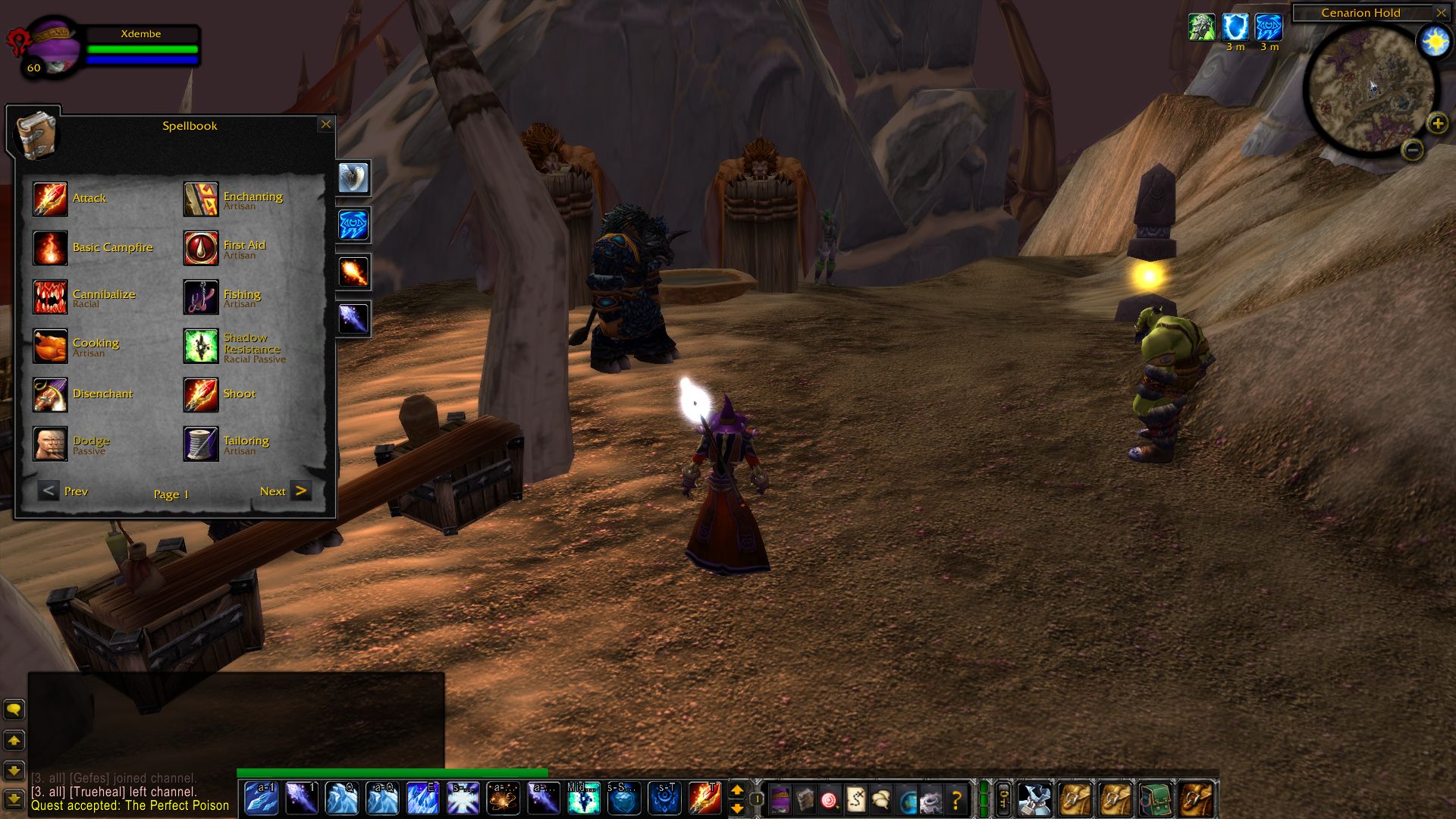Screen dimensions: 1456x819
Task: Switch to the fire spells spellbook tab
Action: [x=353, y=271]
